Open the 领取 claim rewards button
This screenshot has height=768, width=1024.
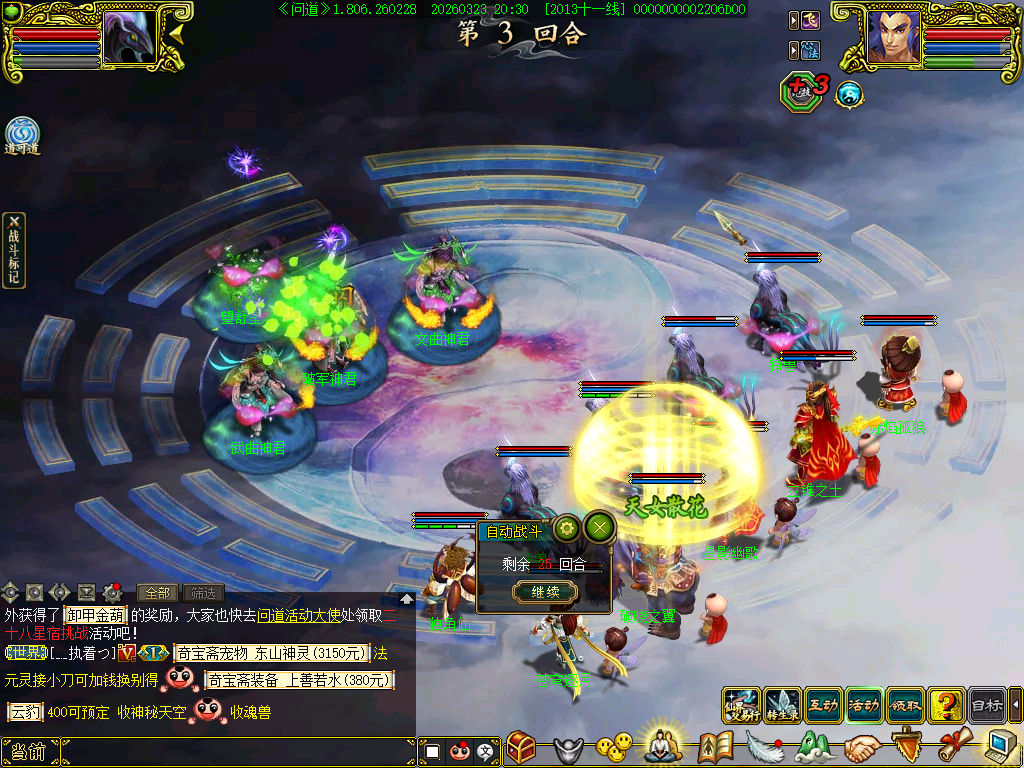click(905, 705)
